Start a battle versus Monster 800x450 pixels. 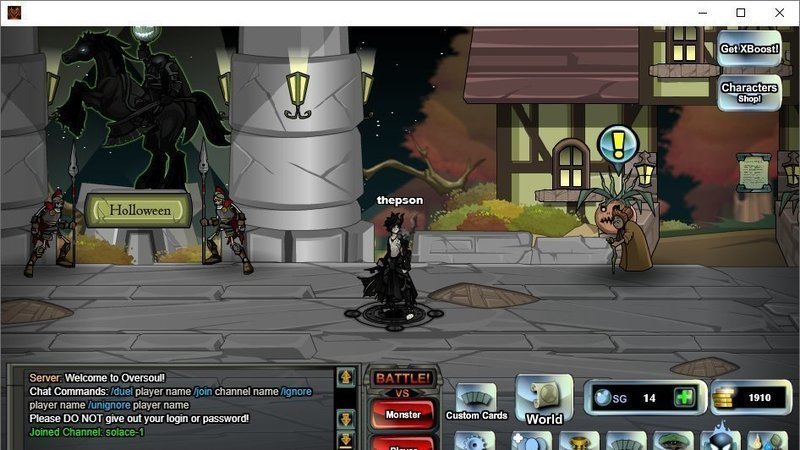(403, 414)
